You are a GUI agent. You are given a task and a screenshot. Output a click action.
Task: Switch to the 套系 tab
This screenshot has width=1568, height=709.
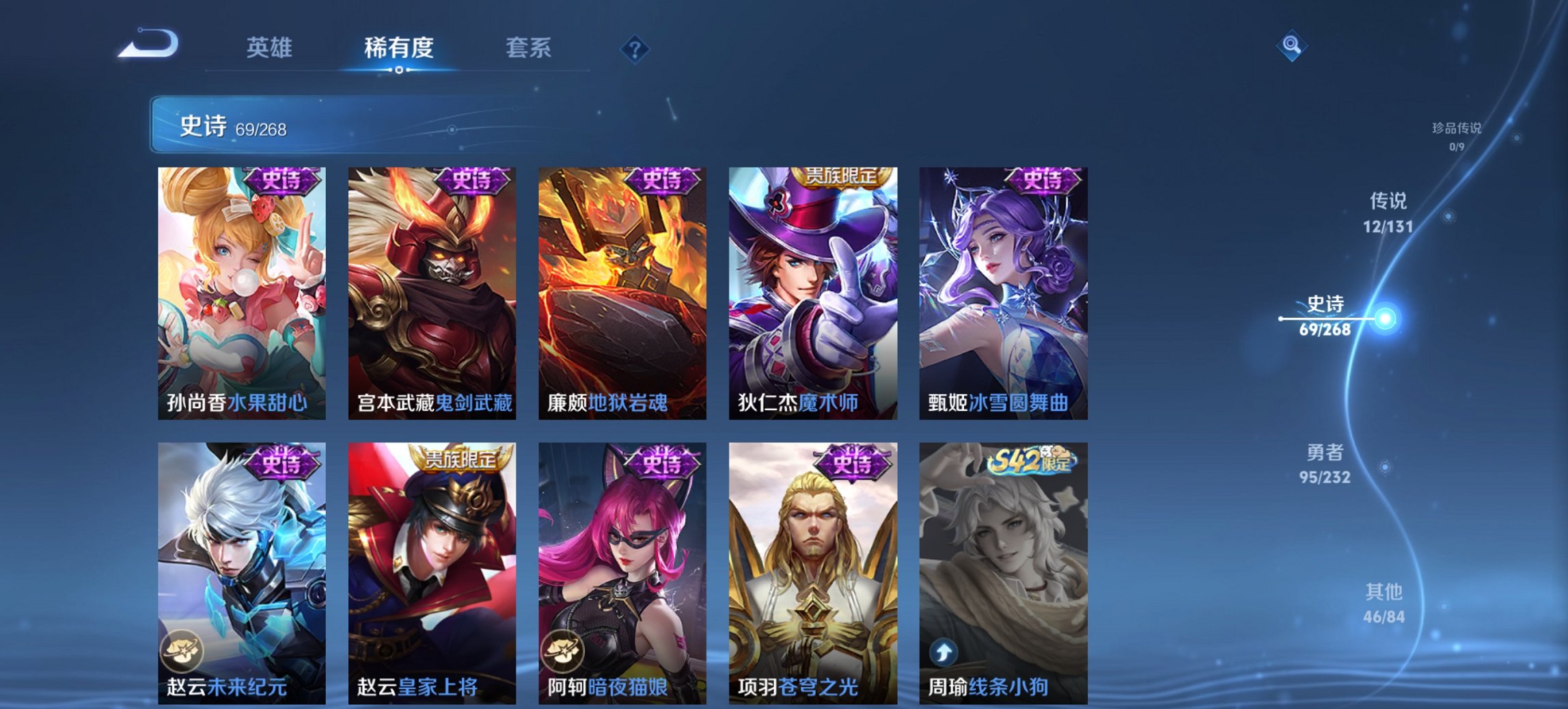pos(529,48)
